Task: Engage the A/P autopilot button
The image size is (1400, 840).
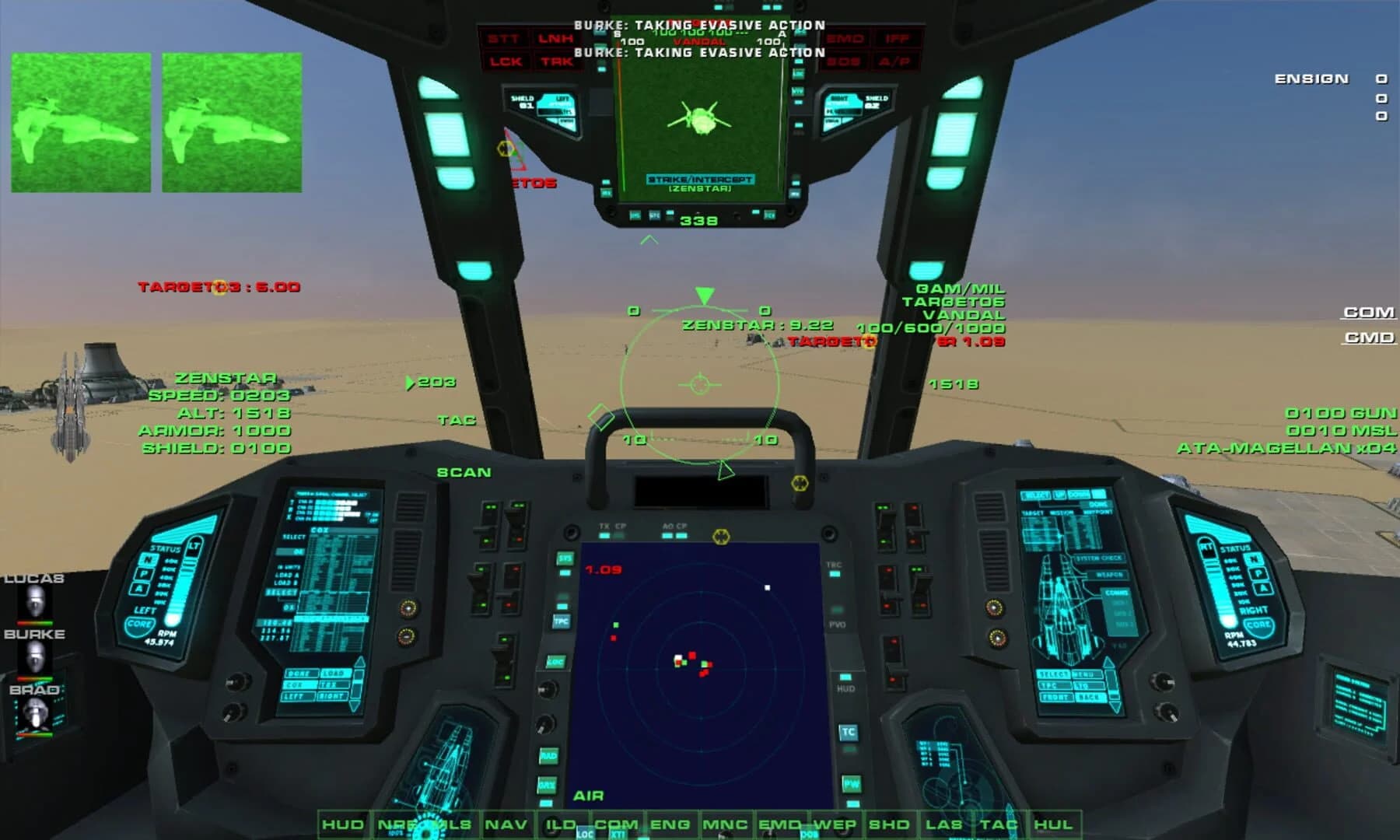Action: tap(894, 62)
